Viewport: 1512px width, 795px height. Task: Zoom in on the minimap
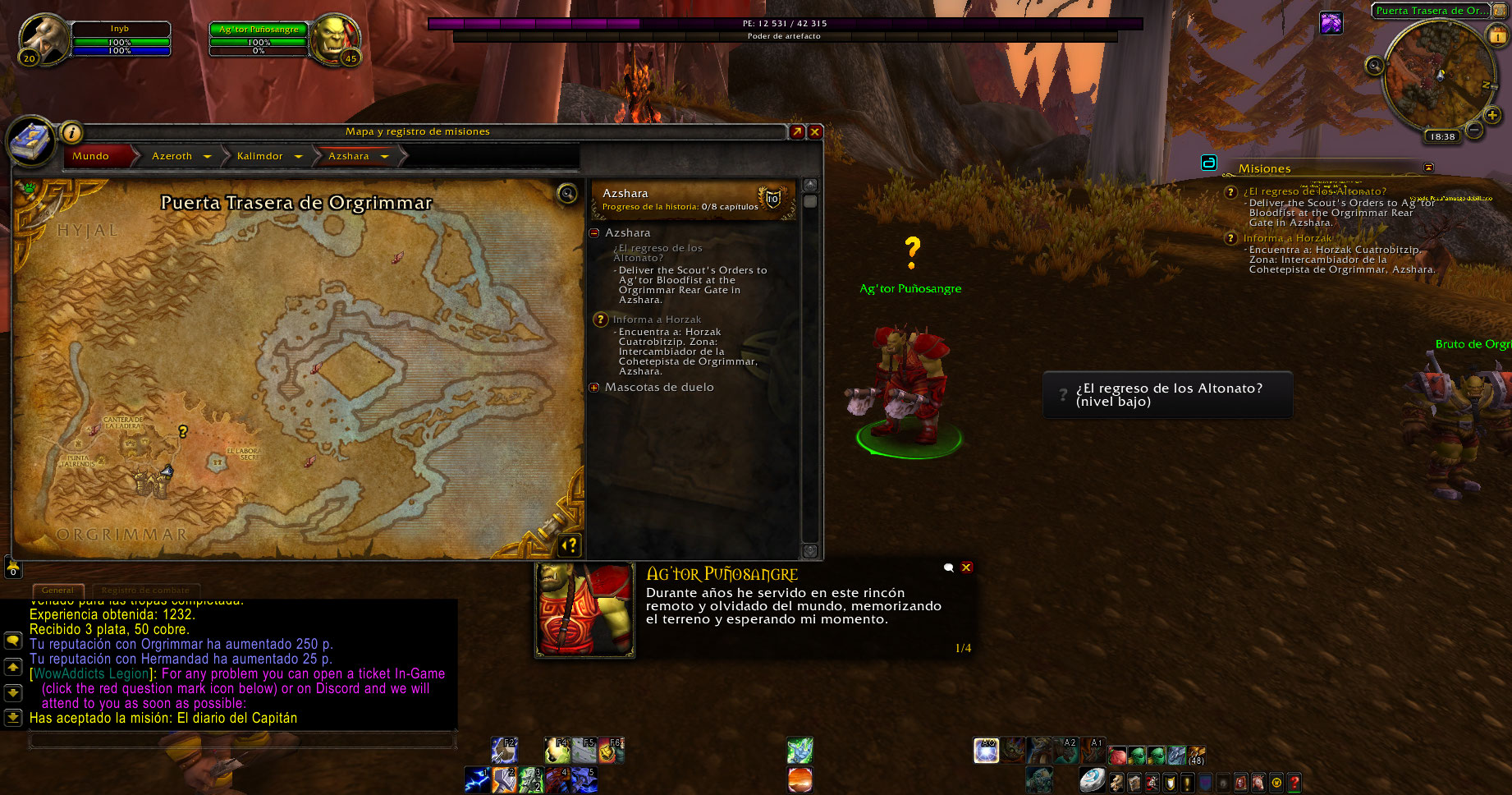click(x=1493, y=116)
